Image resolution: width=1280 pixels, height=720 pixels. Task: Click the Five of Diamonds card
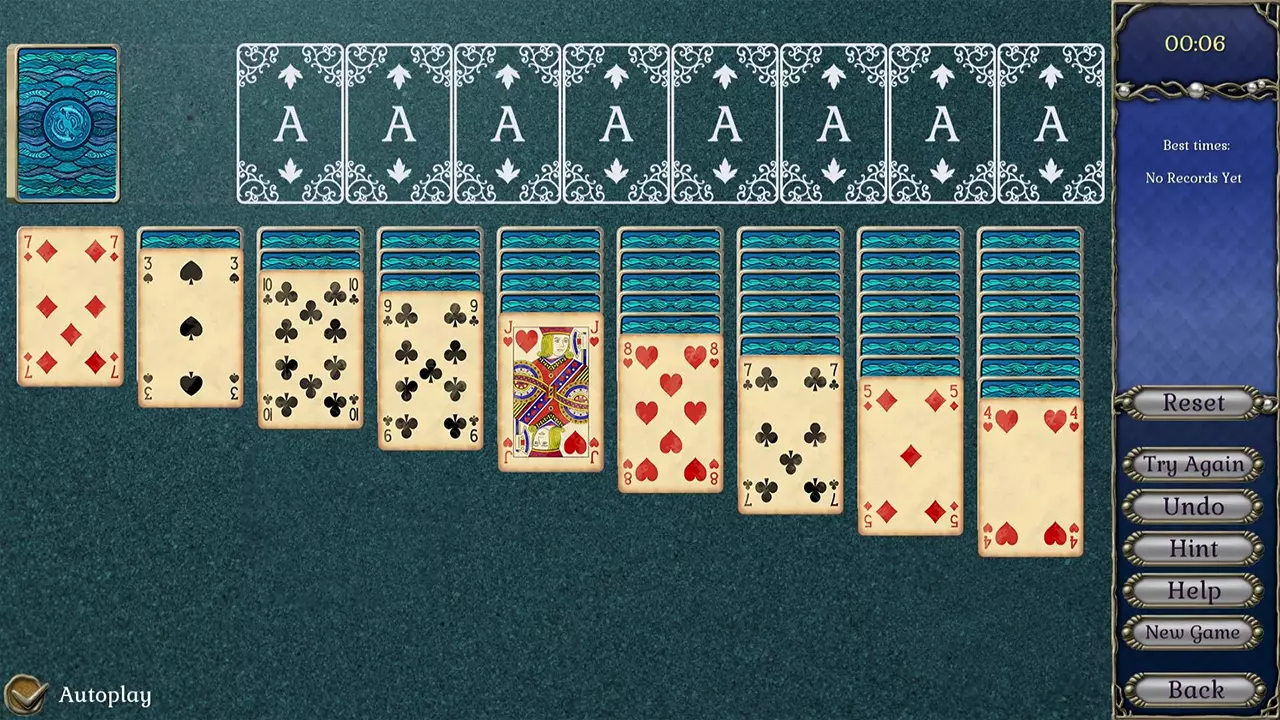tap(909, 455)
